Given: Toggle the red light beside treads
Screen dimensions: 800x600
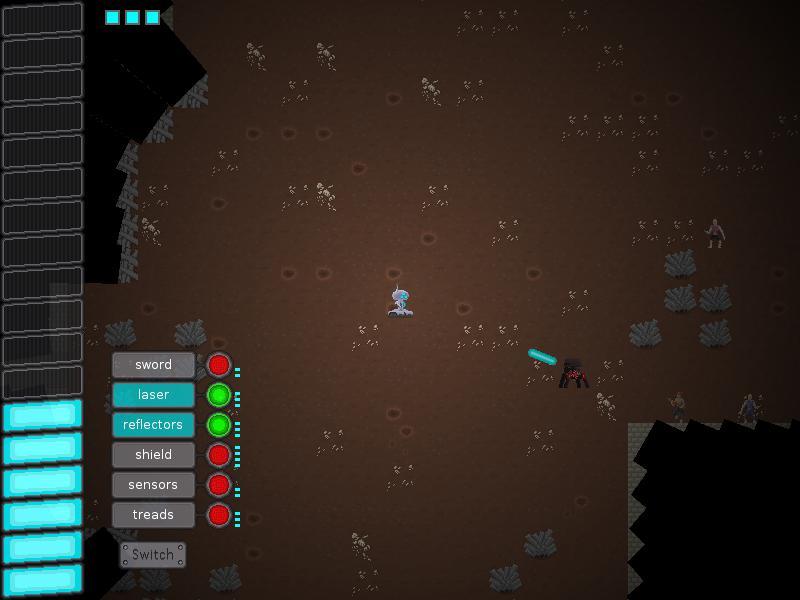Looking at the screenshot, I should [x=219, y=515].
